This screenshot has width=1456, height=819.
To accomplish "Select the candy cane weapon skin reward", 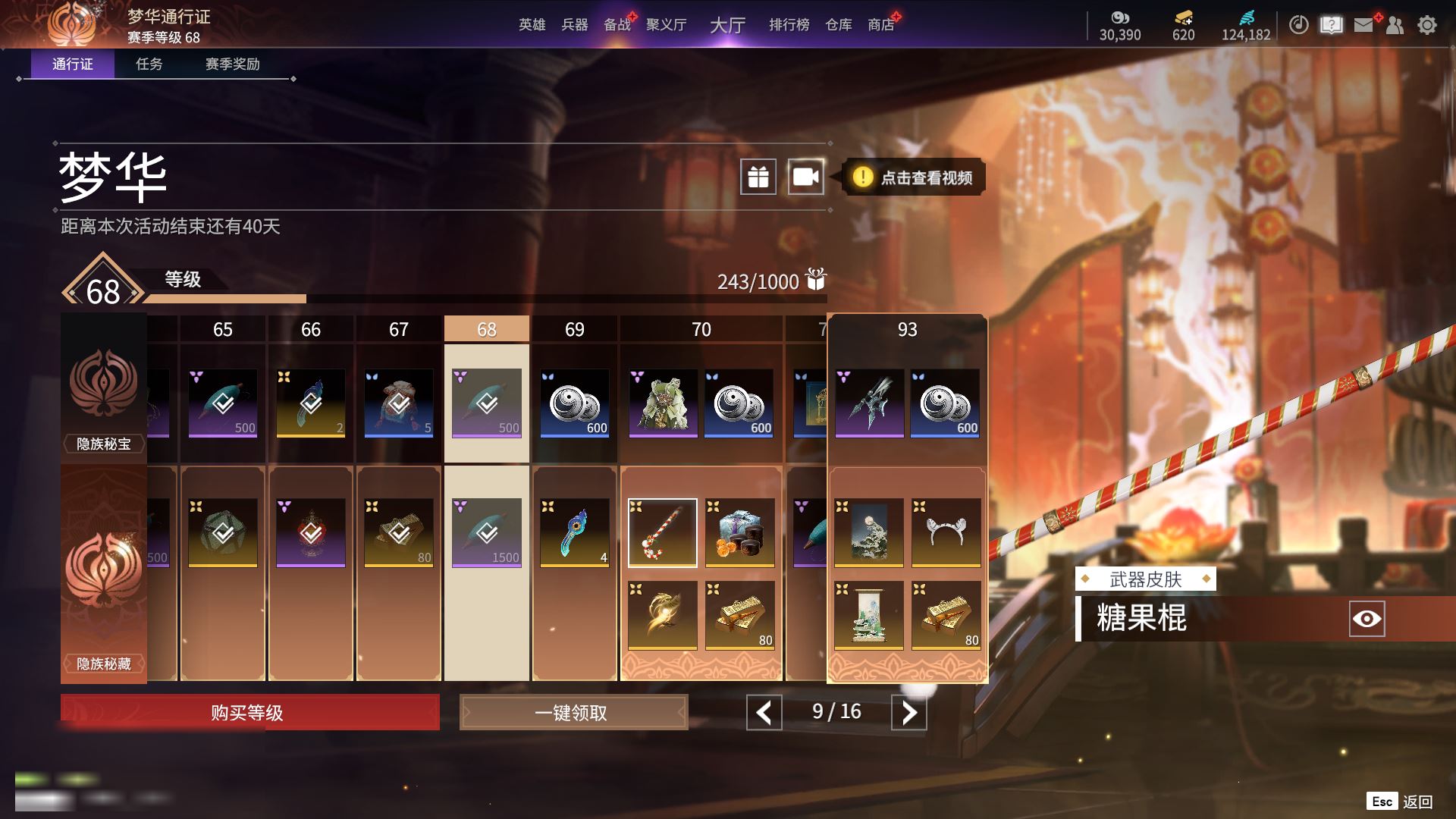I will [662, 532].
